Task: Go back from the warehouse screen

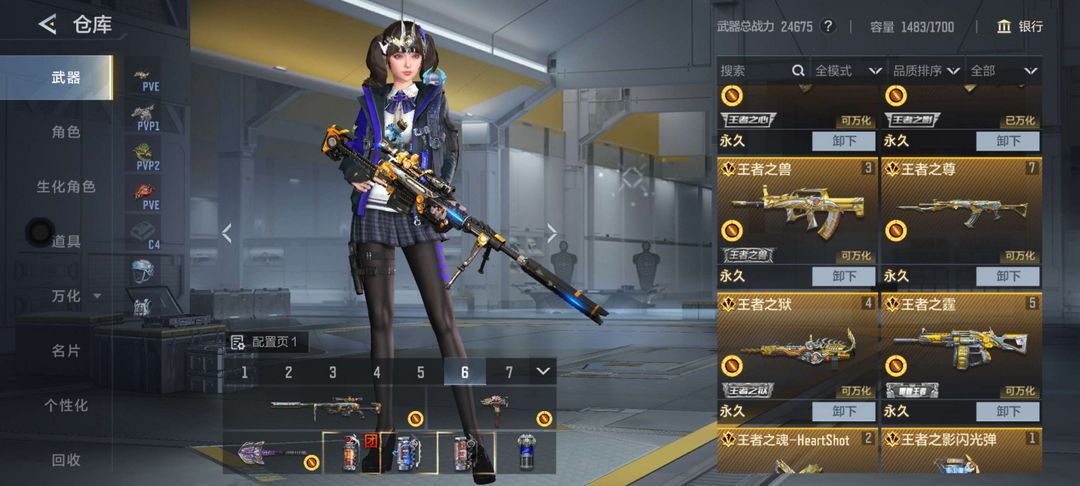Action: [x=47, y=25]
